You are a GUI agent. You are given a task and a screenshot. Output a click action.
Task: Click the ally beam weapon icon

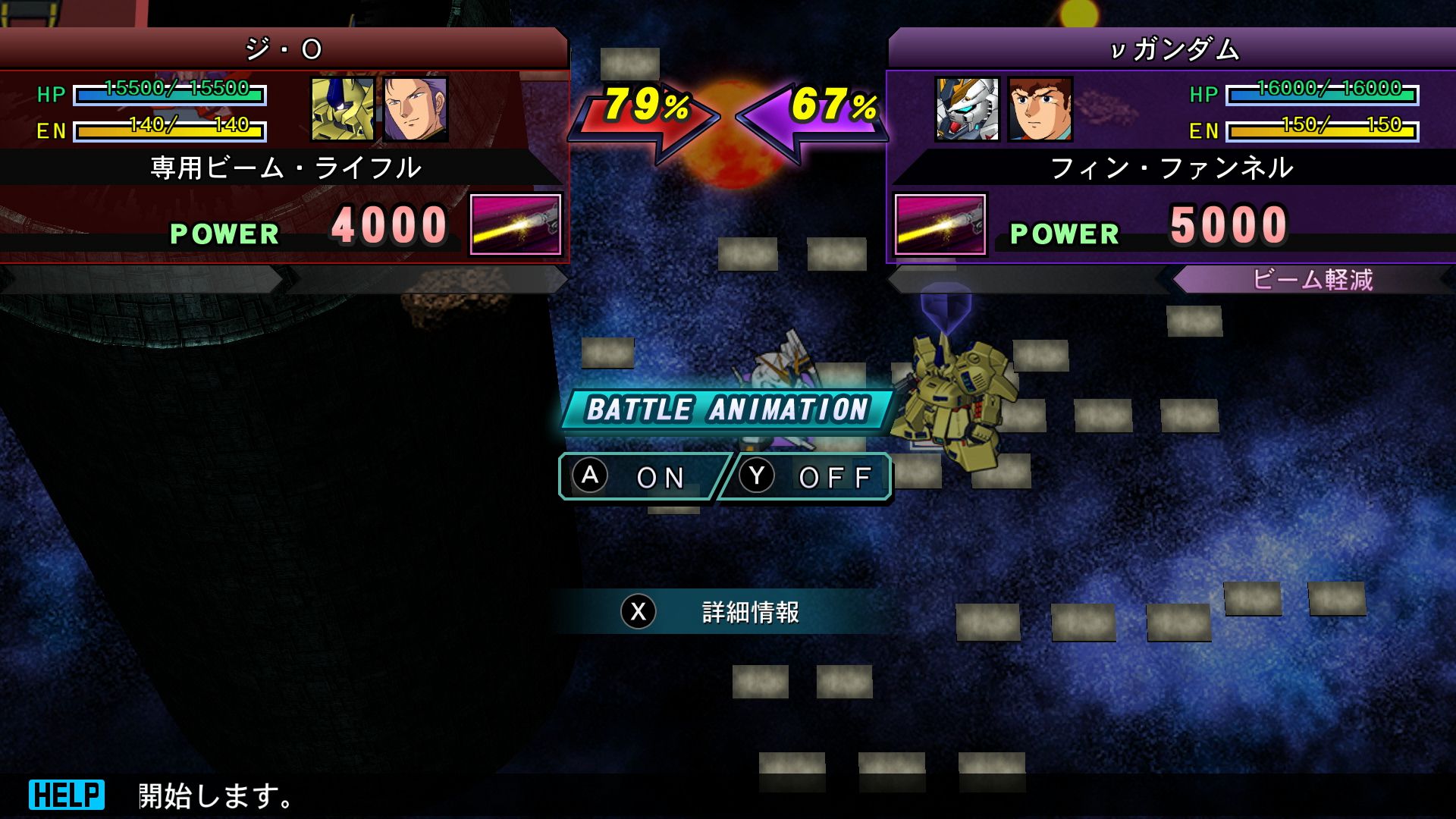[x=940, y=224]
